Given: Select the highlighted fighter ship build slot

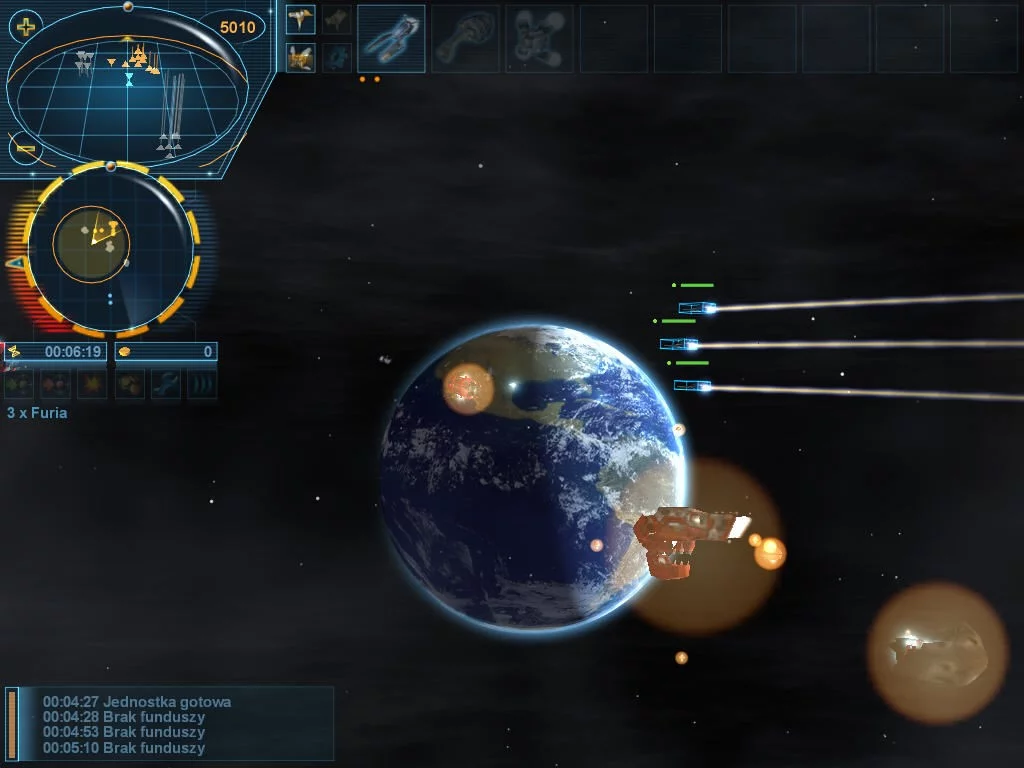Looking at the screenshot, I should (x=391, y=39).
